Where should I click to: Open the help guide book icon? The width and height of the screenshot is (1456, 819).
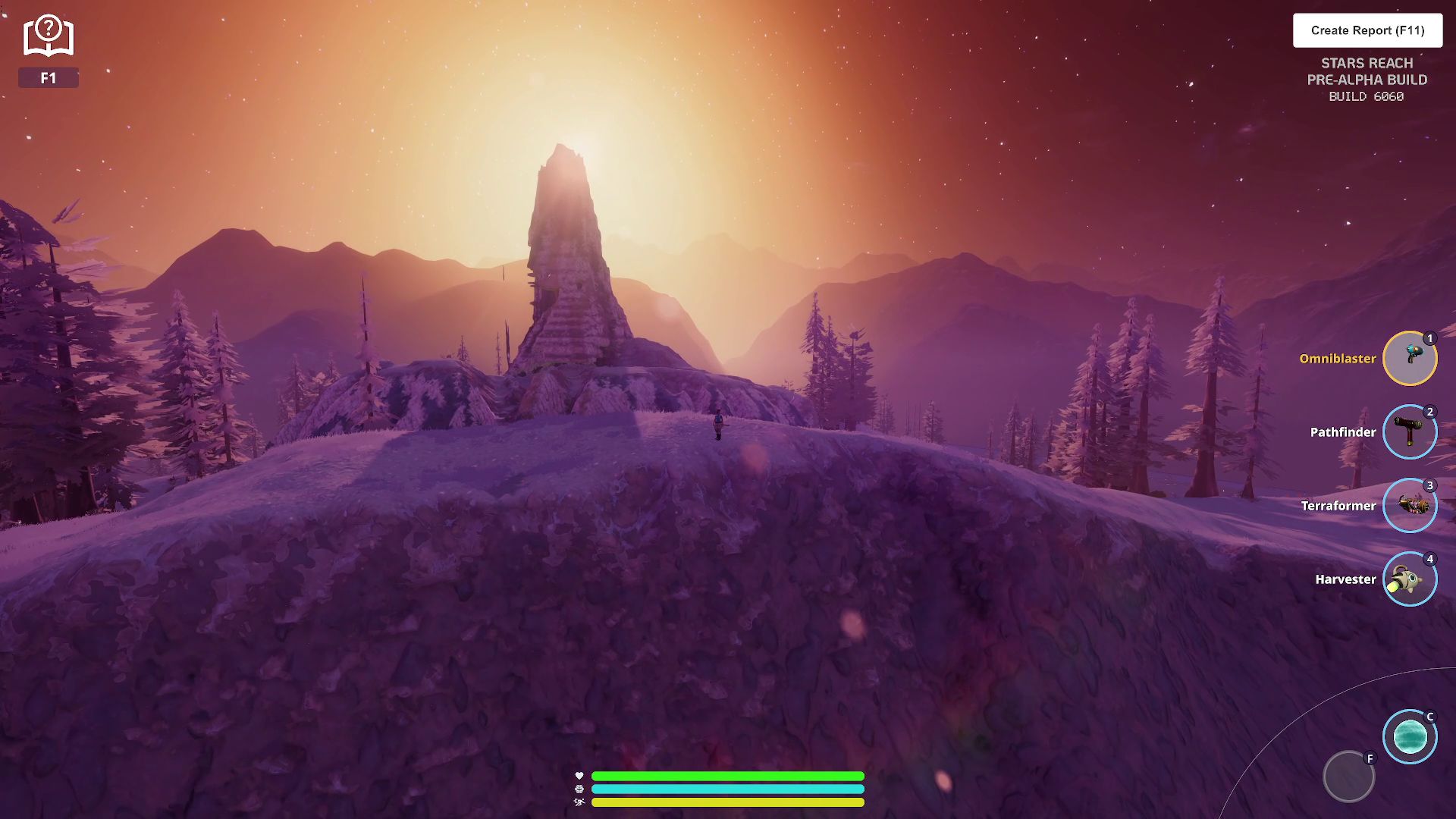point(48,36)
